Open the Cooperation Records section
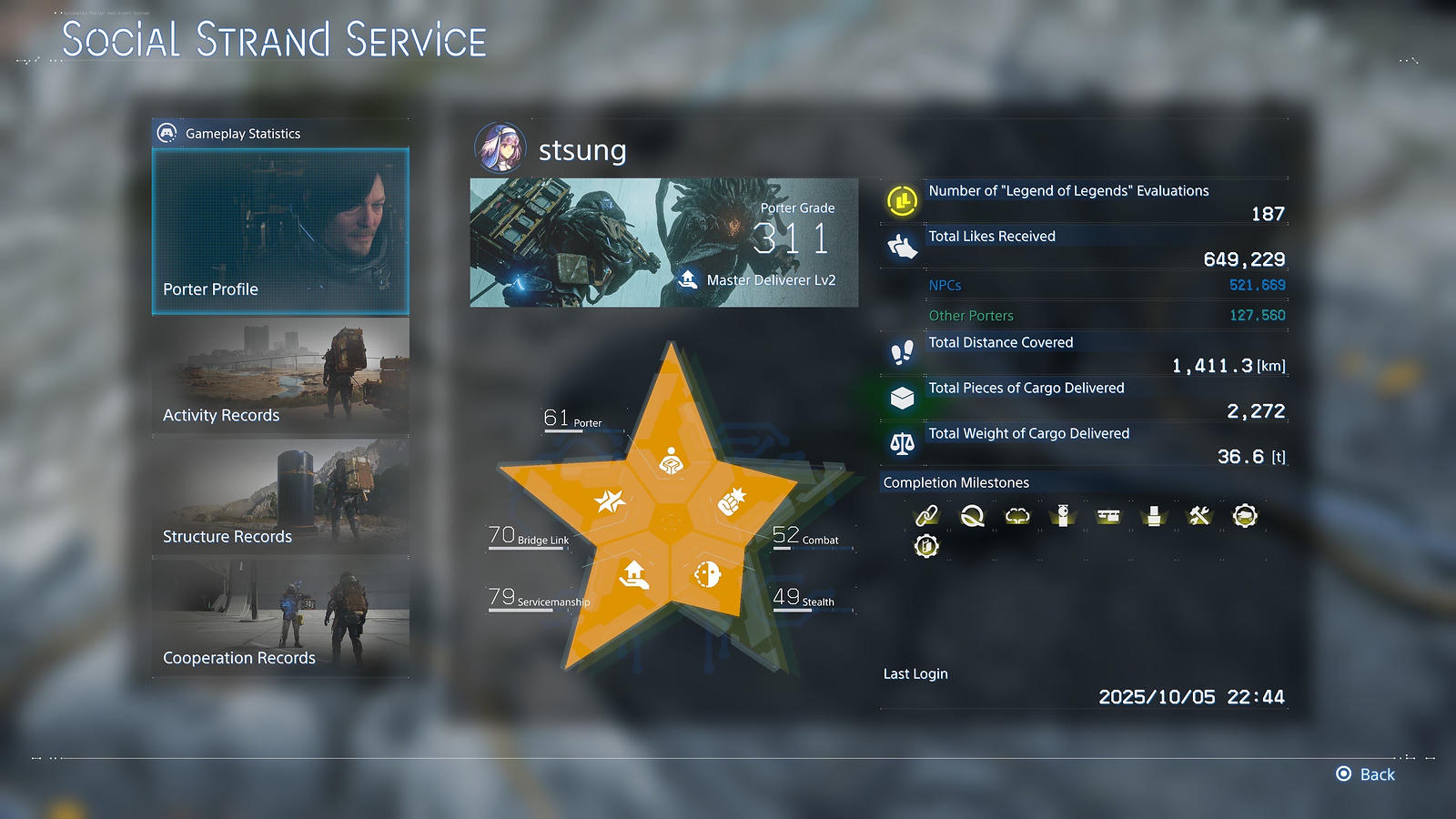1456x819 pixels. (280, 618)
